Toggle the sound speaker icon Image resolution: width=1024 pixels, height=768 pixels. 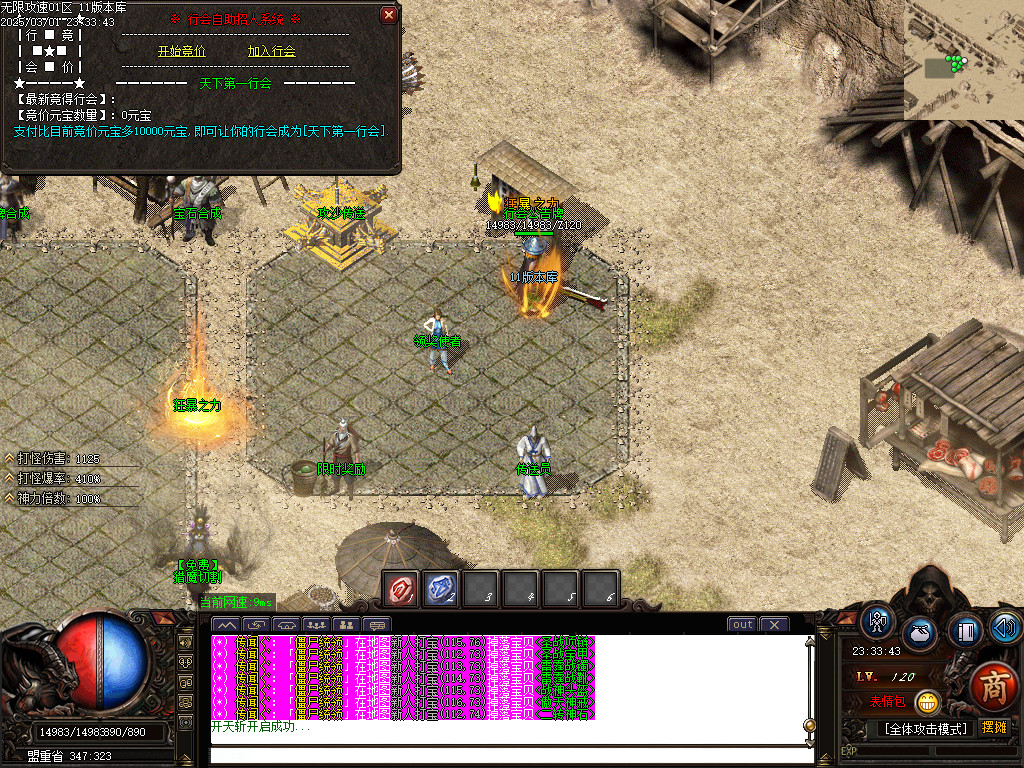click(1006, 627)
